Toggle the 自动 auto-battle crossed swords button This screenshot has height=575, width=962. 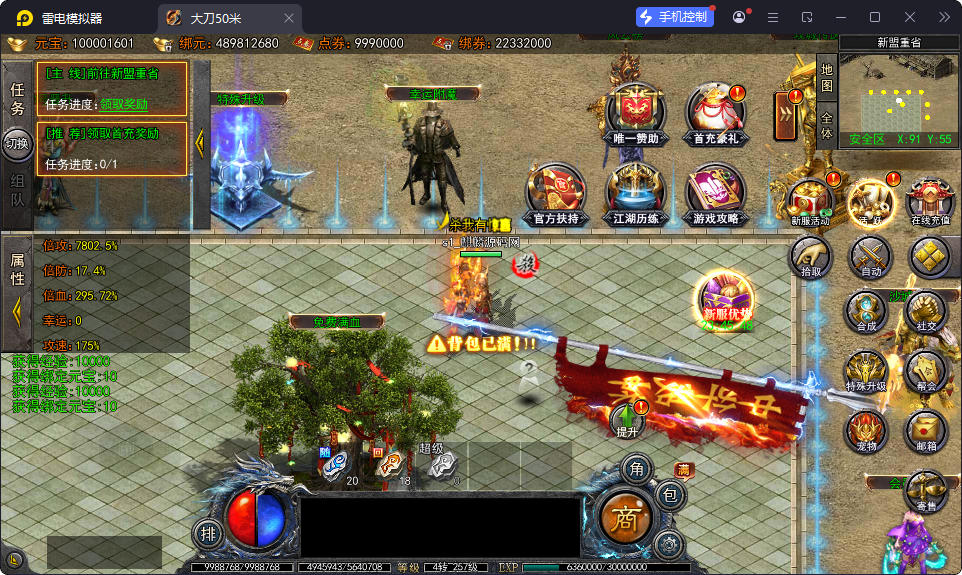(871, 256)
